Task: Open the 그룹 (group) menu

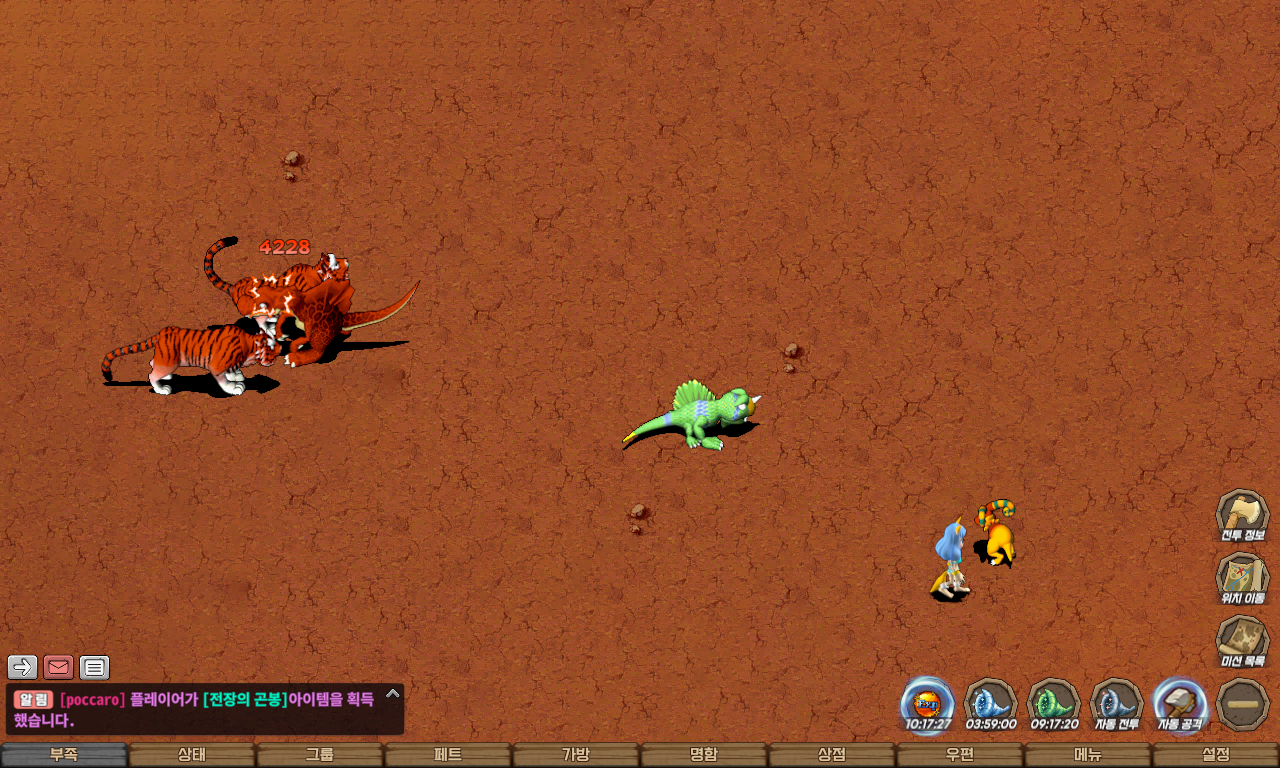Action: pyautogui.click(x=320, y=755)
